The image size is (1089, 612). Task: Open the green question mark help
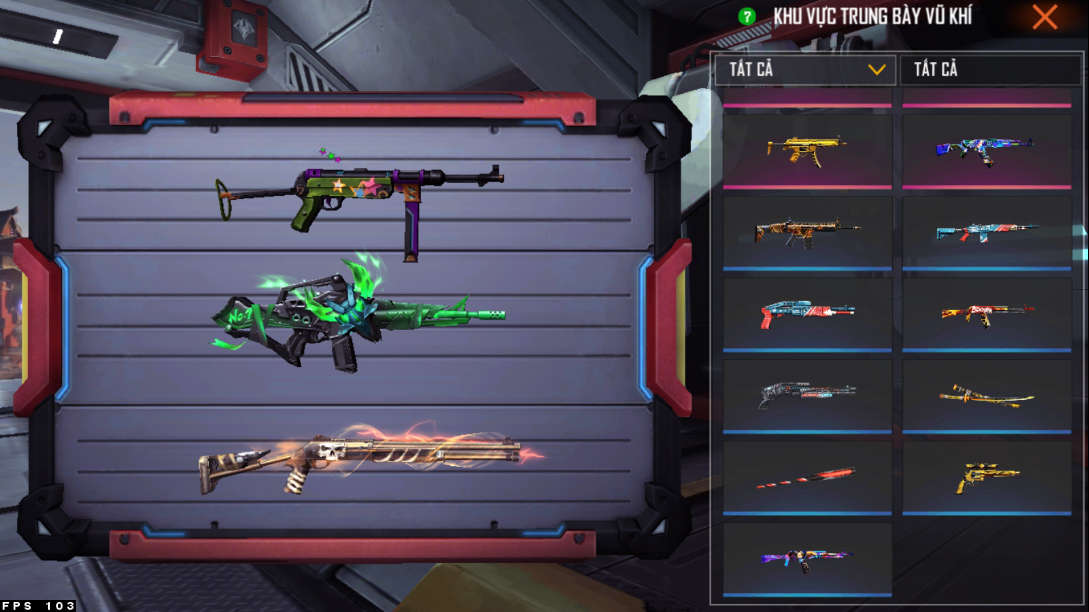click(746, 17)
